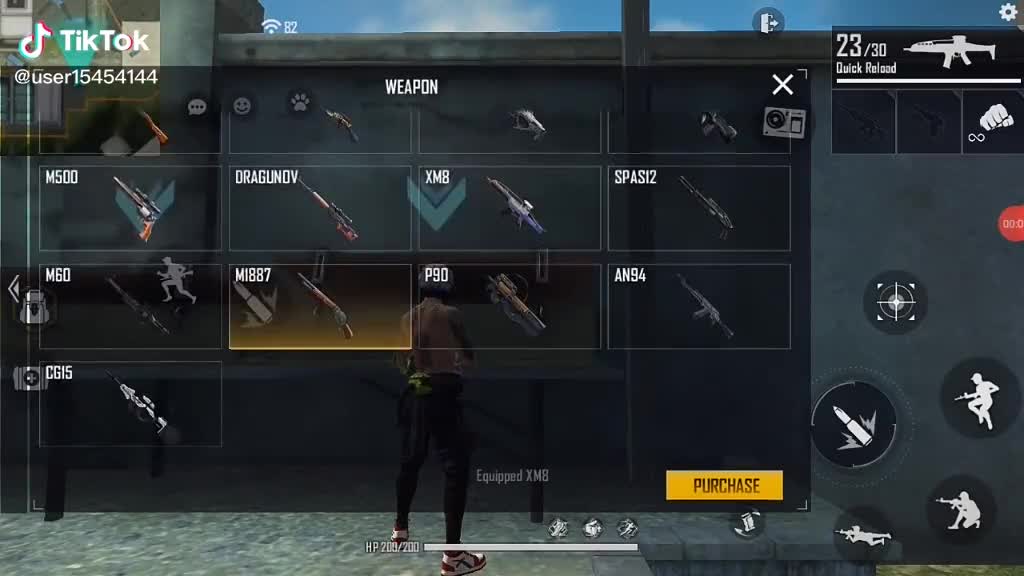
Task: Purchase the selected weapon
Action: click(725, 485)
